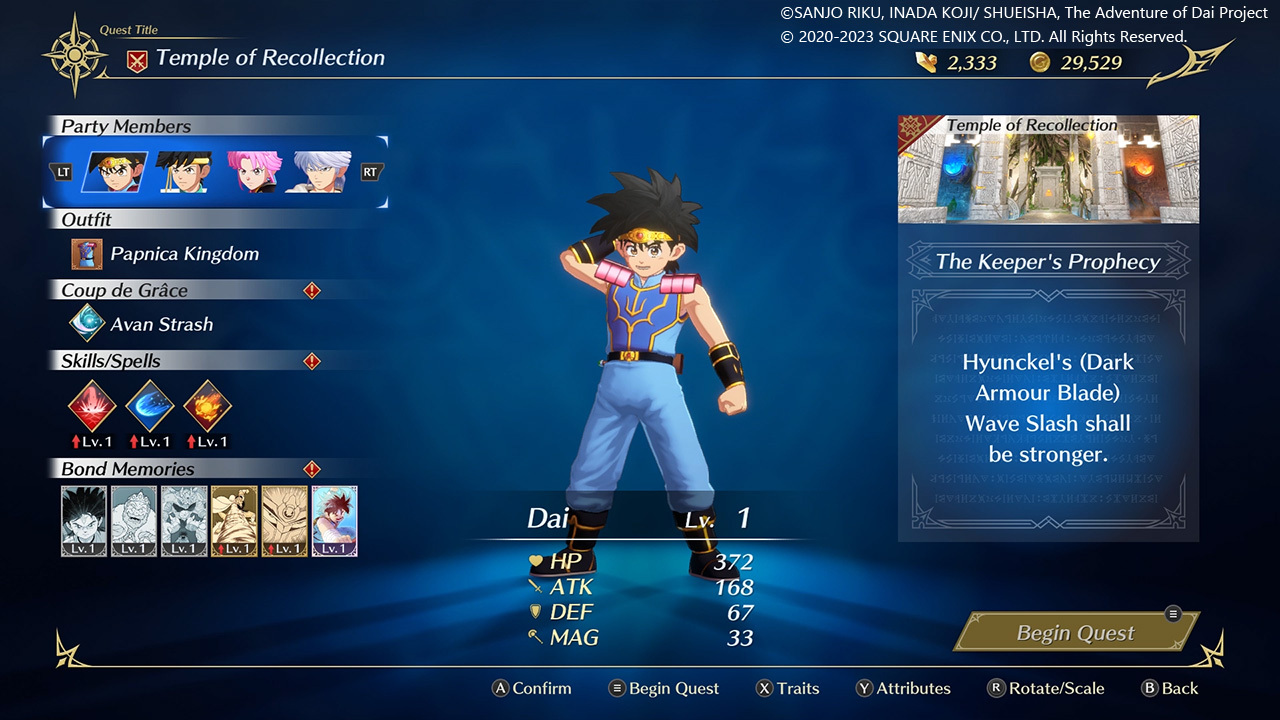
Task: Select the first grayscale Dai Bond Memory
Action: pos(84,521)
